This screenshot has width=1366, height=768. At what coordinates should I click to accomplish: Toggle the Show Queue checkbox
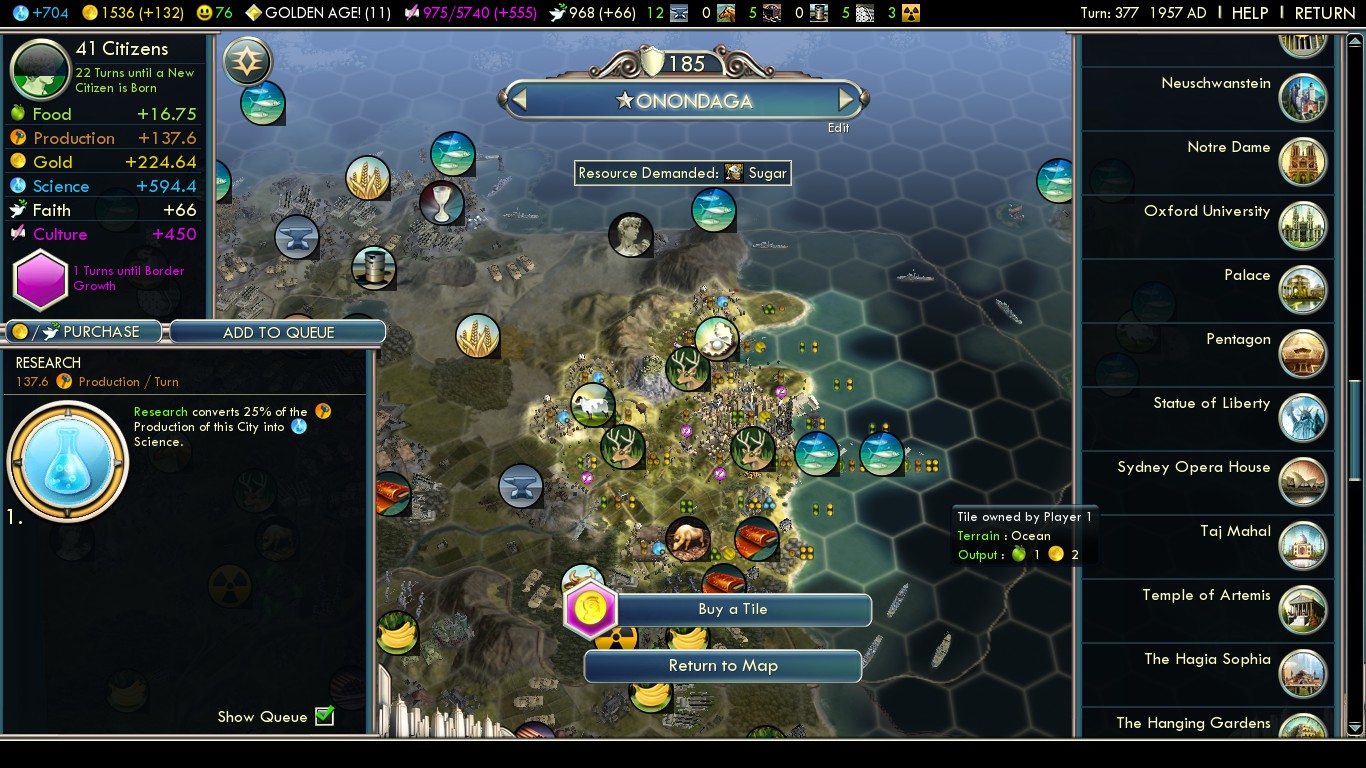click(324, 716)
